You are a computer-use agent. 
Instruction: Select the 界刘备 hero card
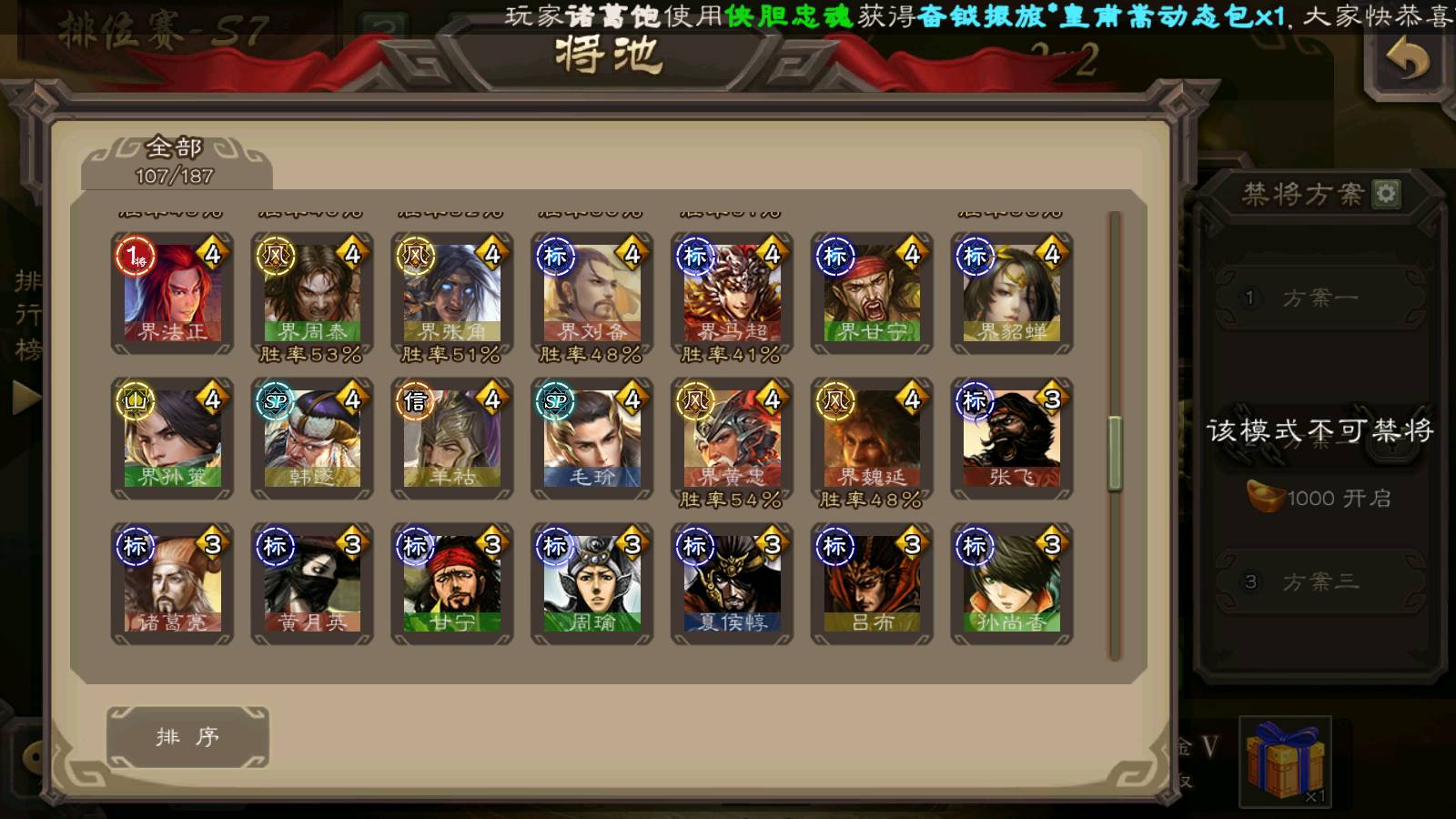click(x=592, y=293)
